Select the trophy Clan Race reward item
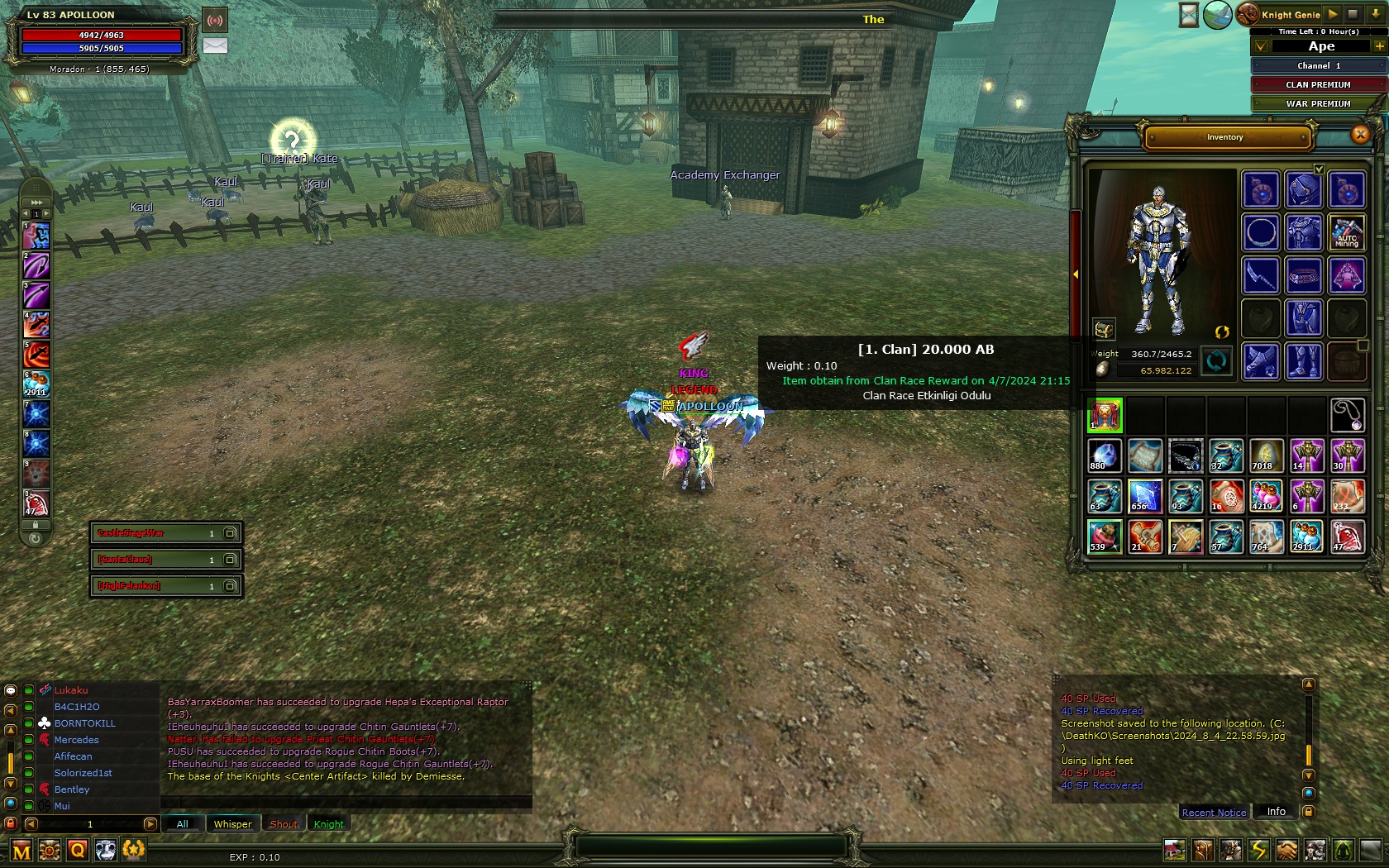 [x=1105, y=415]
